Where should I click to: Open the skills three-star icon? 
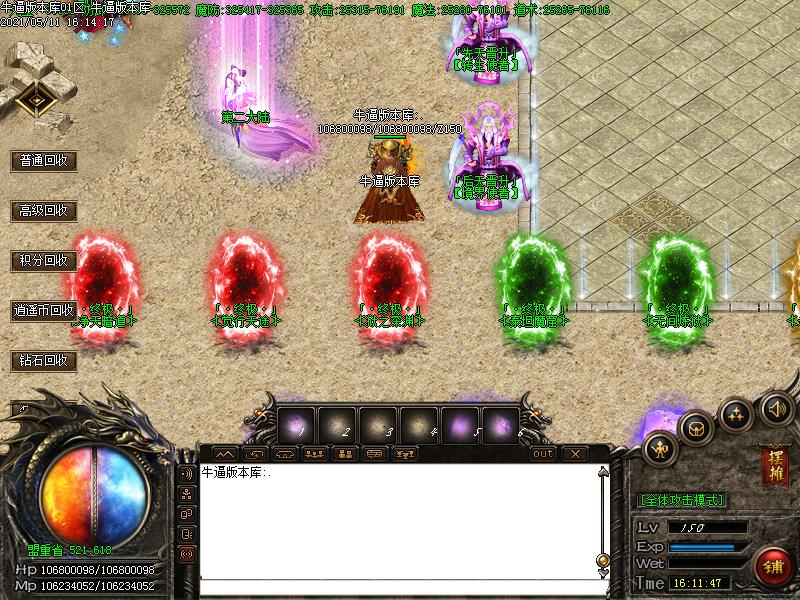coord(736,413)
